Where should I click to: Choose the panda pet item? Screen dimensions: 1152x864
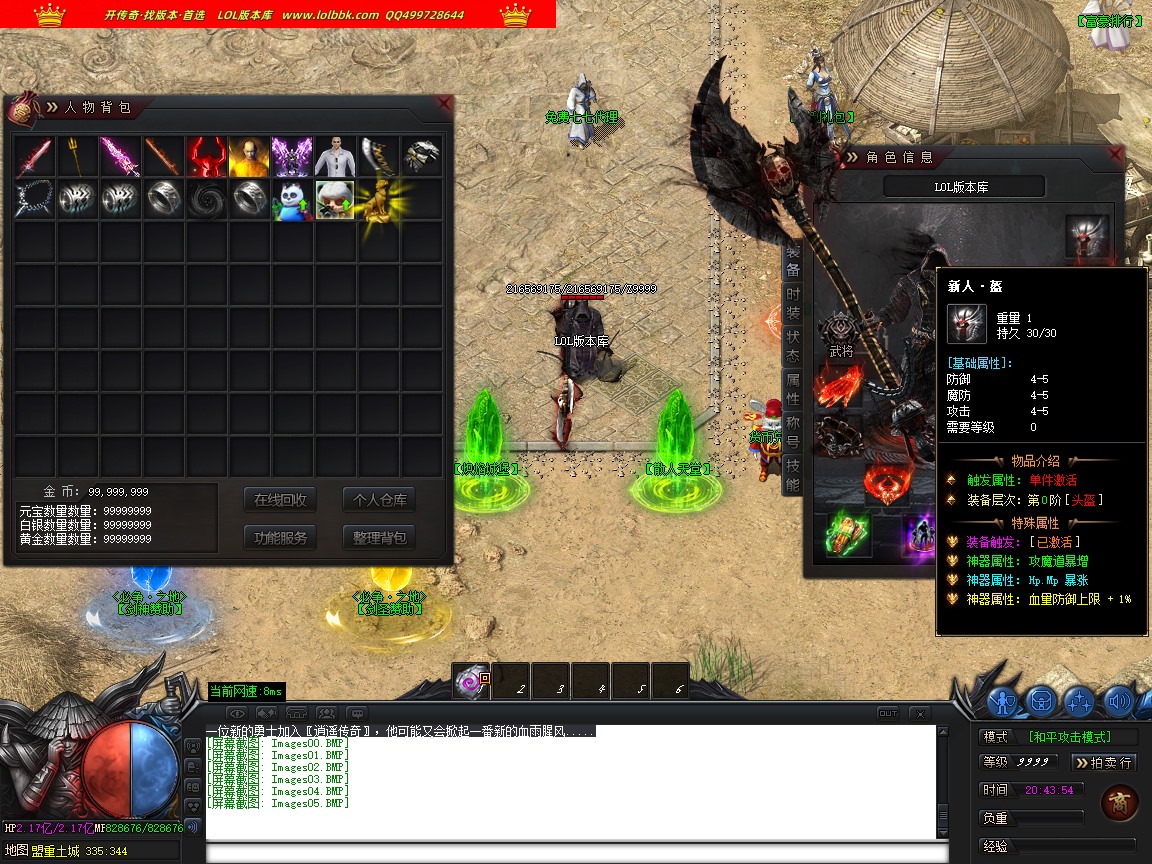(x=292, y=200)
